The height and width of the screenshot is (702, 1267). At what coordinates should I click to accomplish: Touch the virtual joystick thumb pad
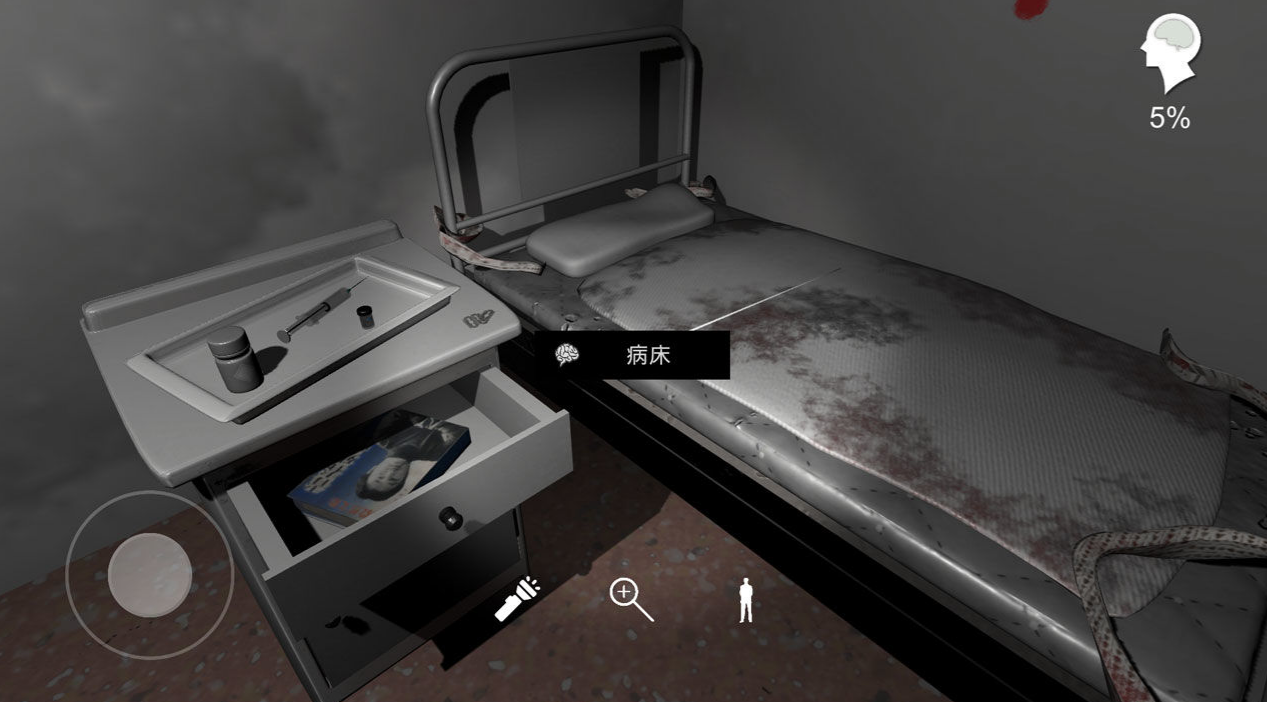coord(150,574)
